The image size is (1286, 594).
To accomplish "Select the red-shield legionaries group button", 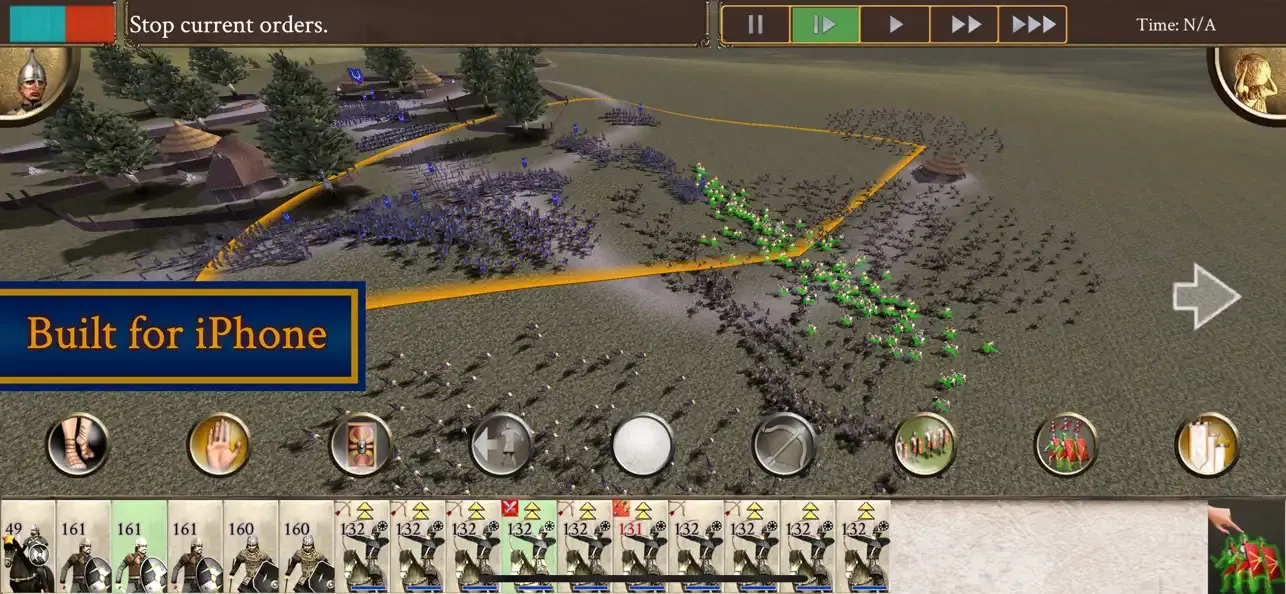I will 1066,445.
